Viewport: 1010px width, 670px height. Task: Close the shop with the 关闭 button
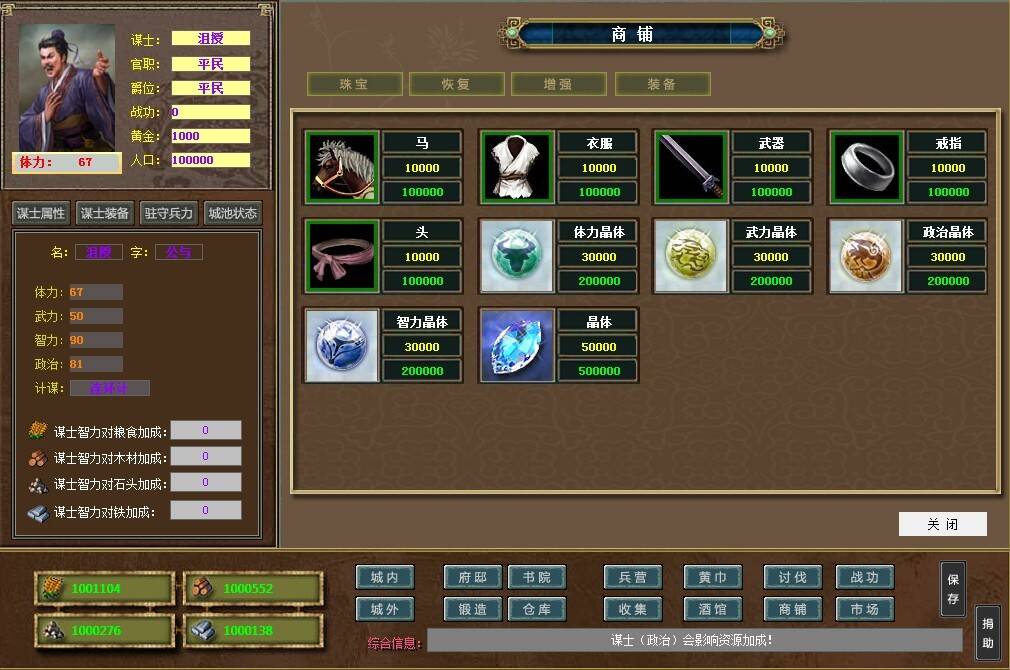(x=942, y=524)
